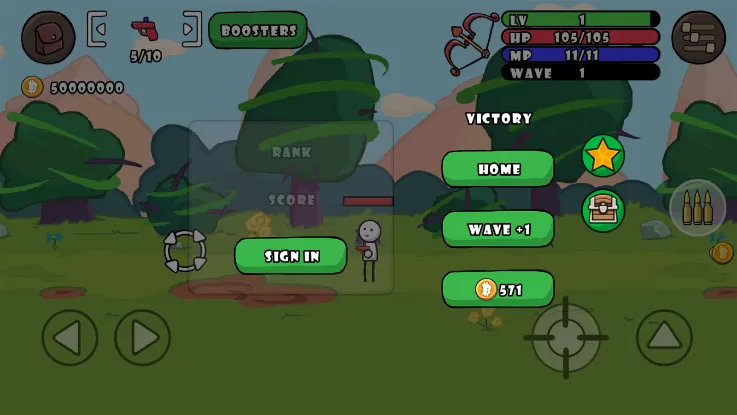Choose the Wave +1 button

tap(498, 229)
